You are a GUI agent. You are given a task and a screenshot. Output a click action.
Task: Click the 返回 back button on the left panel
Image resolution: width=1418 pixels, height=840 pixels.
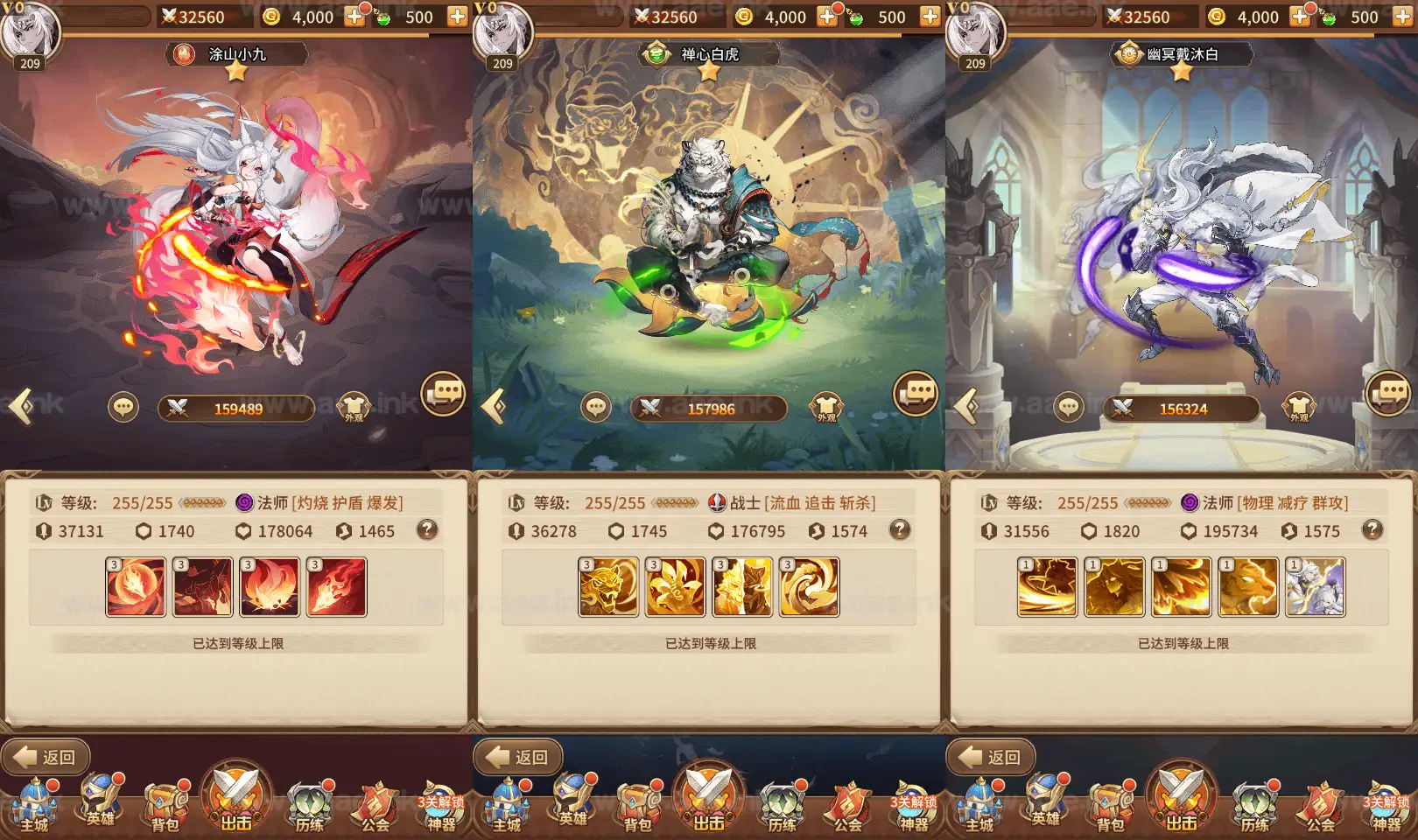[x=46, y=758]
